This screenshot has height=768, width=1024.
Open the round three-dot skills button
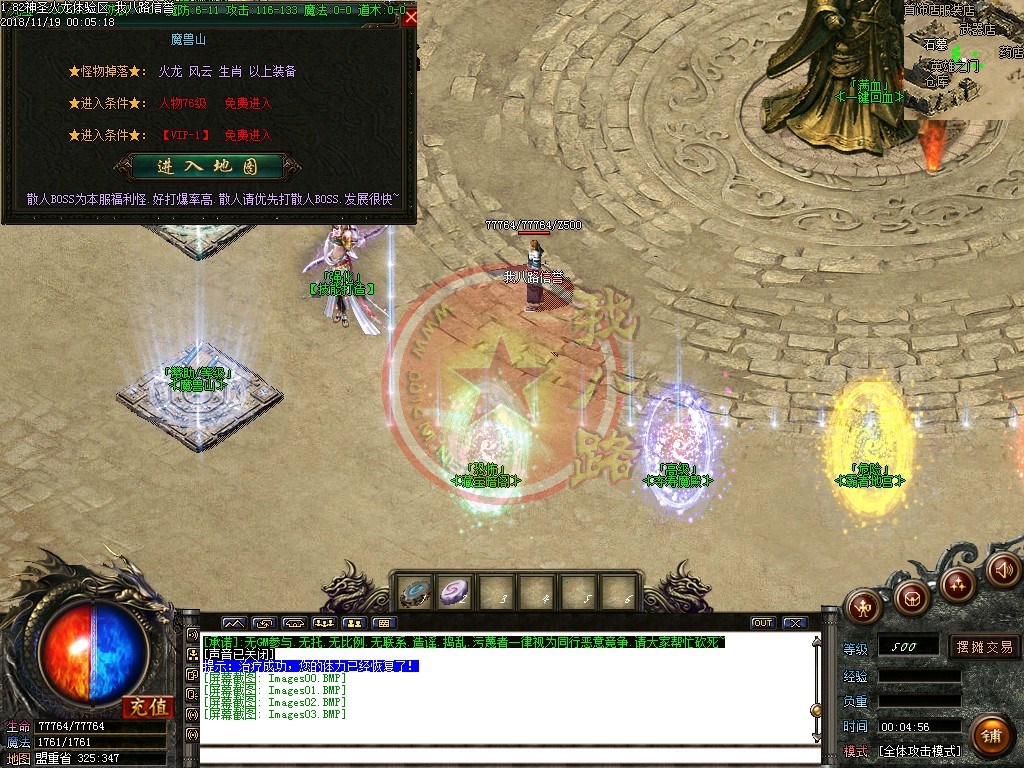(x=958, y=584)
